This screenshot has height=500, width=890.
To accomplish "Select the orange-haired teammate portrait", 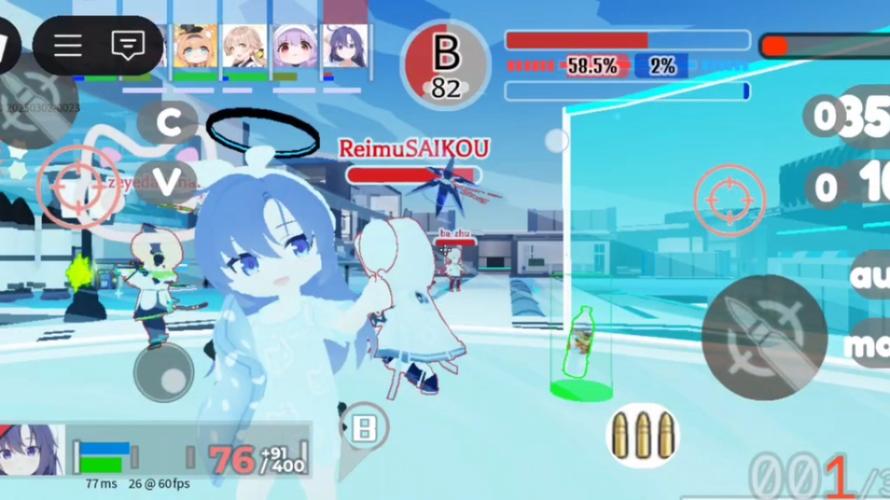I will [196, 46].
